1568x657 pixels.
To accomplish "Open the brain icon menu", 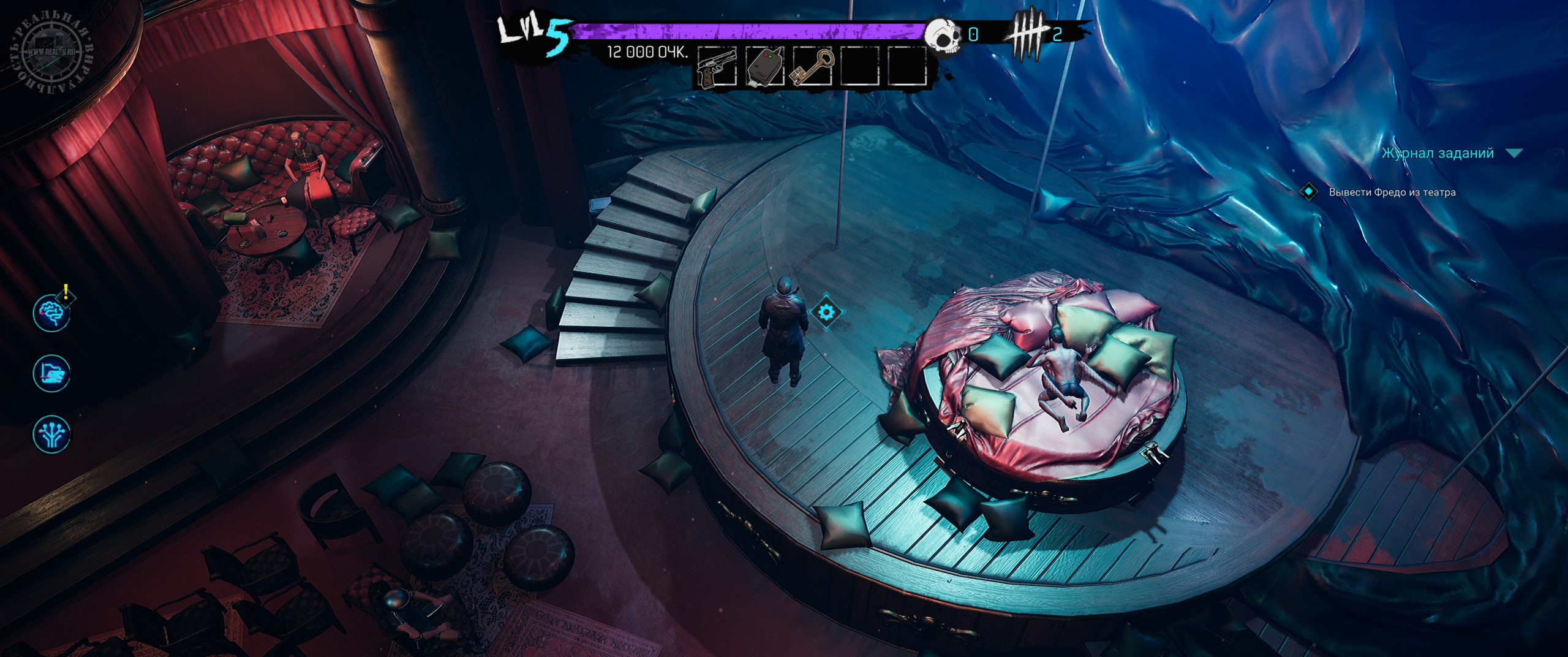I will tap(51, 313).
